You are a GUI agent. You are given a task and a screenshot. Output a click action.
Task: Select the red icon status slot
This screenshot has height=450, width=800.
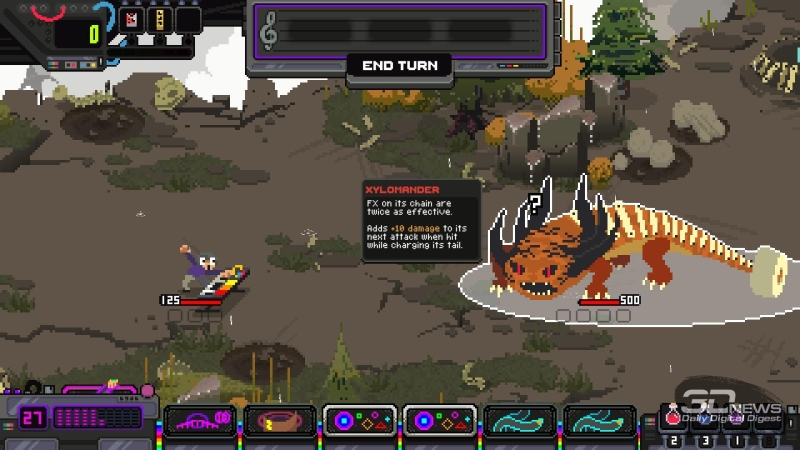click(x=131, y=19)
